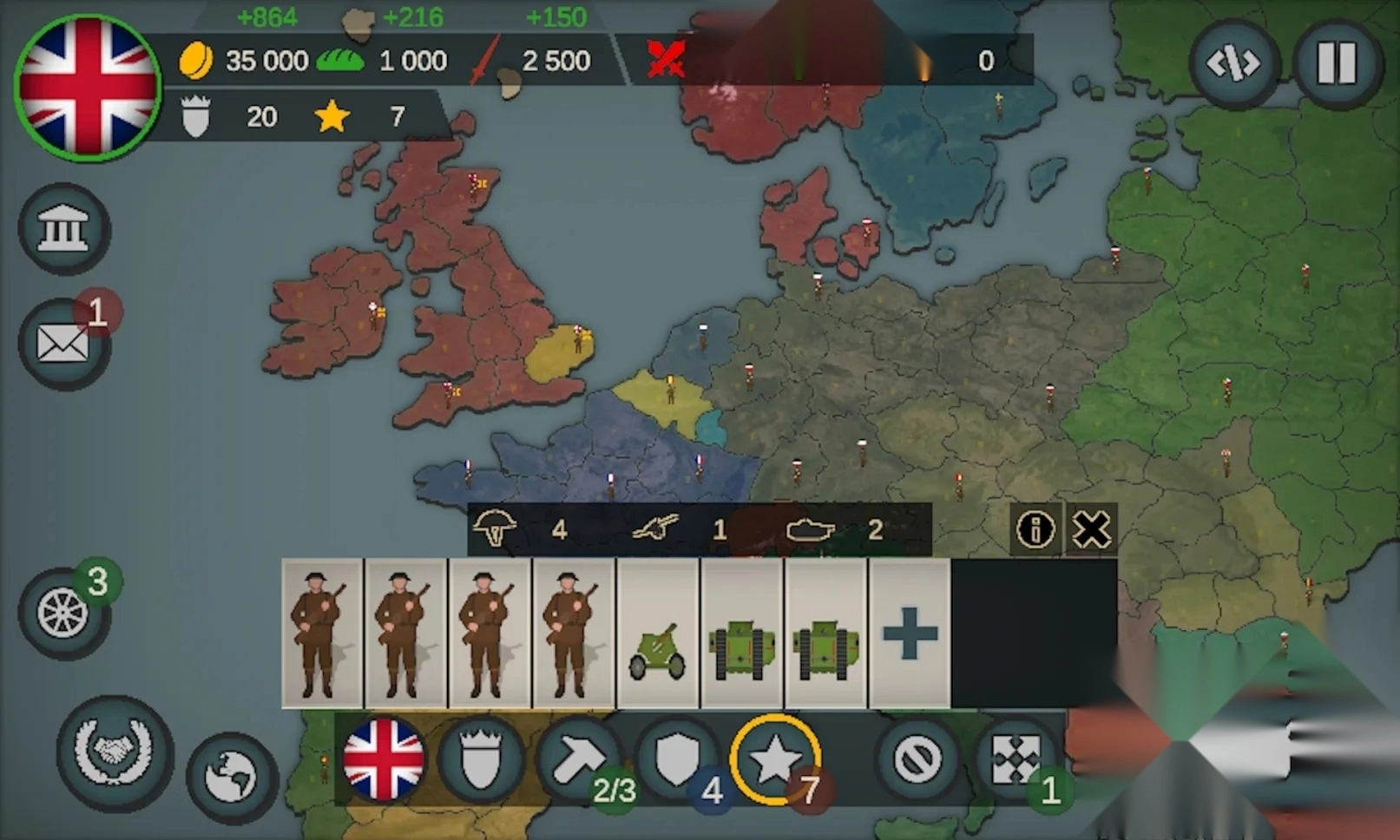Image resolution: width=1400 pixels, height=840 pixels.
Task: Tap the United Kingdom flag emblem
Action: click(88, 88)
